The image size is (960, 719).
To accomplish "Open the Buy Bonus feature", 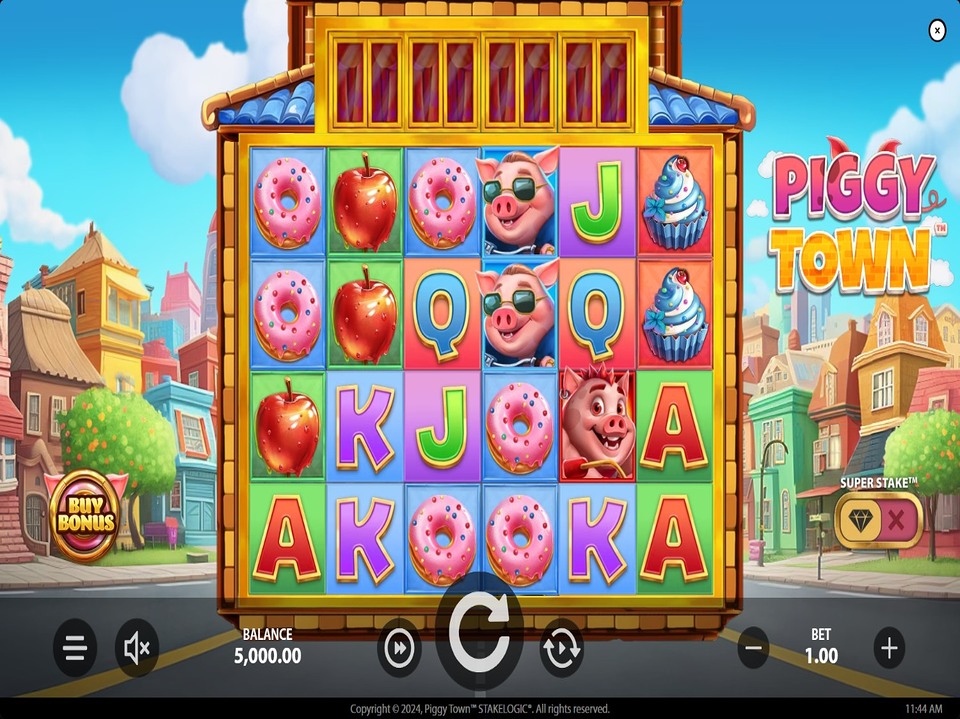I will click(x=84, y=516).
